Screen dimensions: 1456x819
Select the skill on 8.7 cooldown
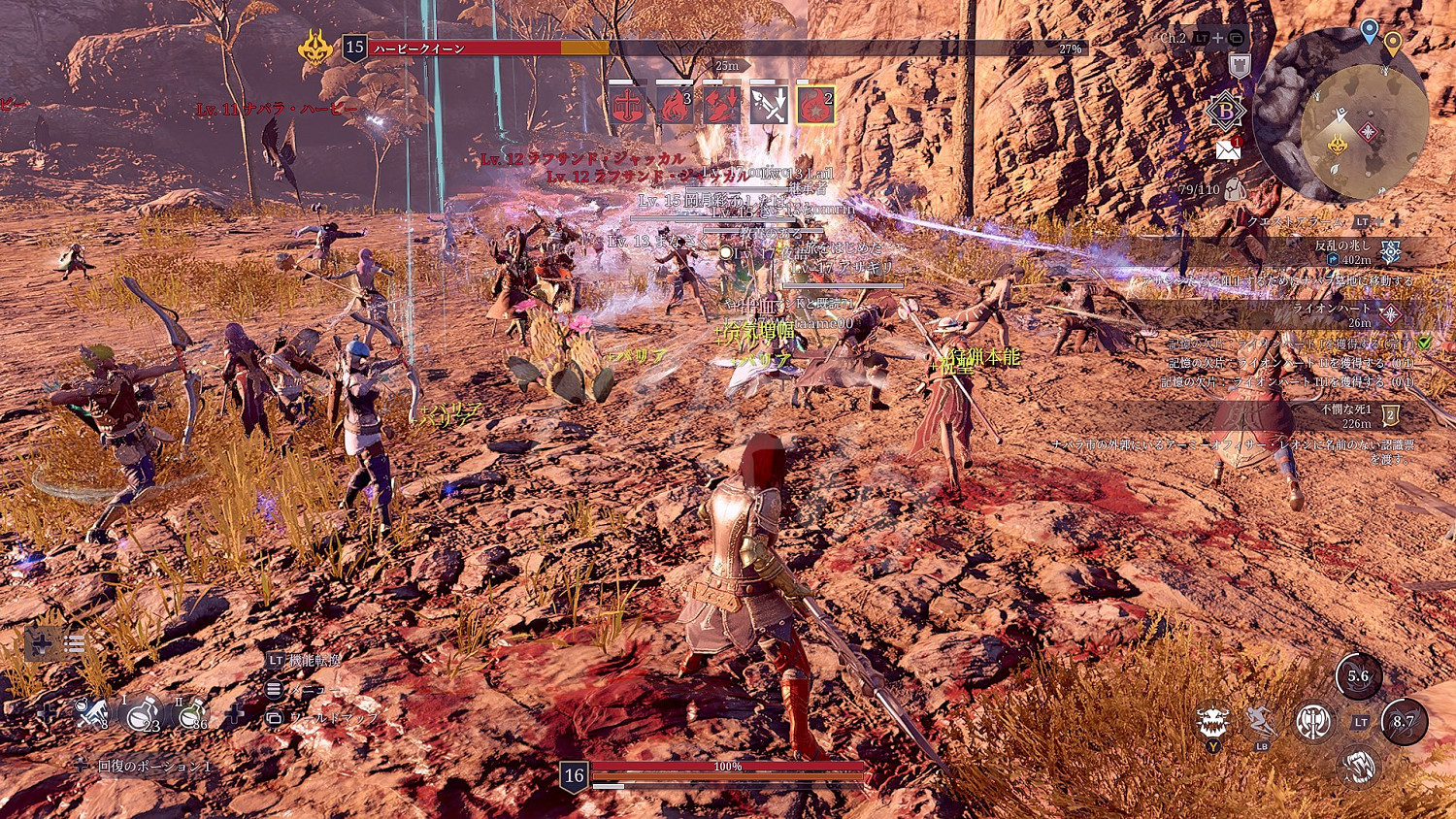point(1404,722)
